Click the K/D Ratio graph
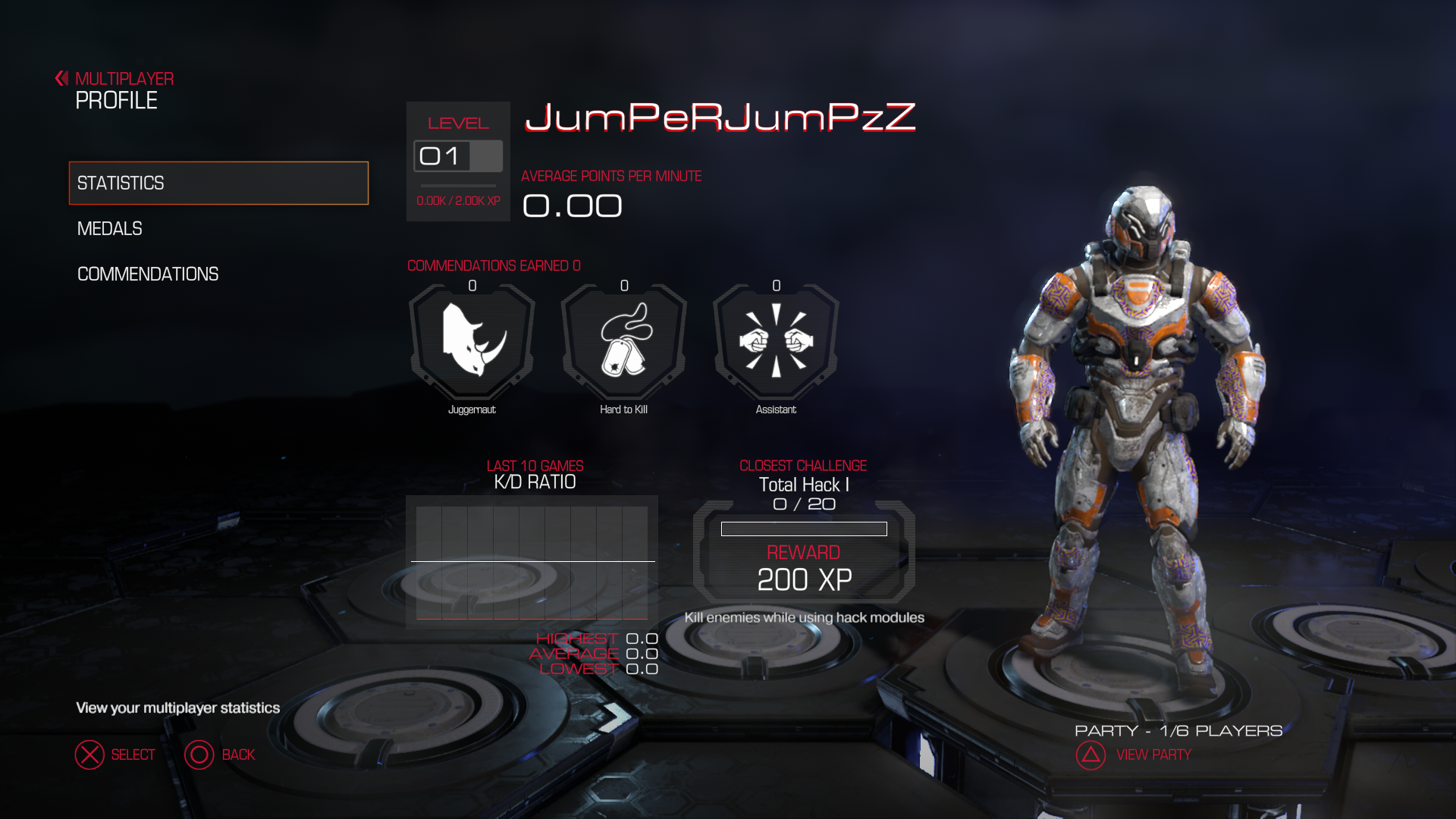 (x=532, y=561)
